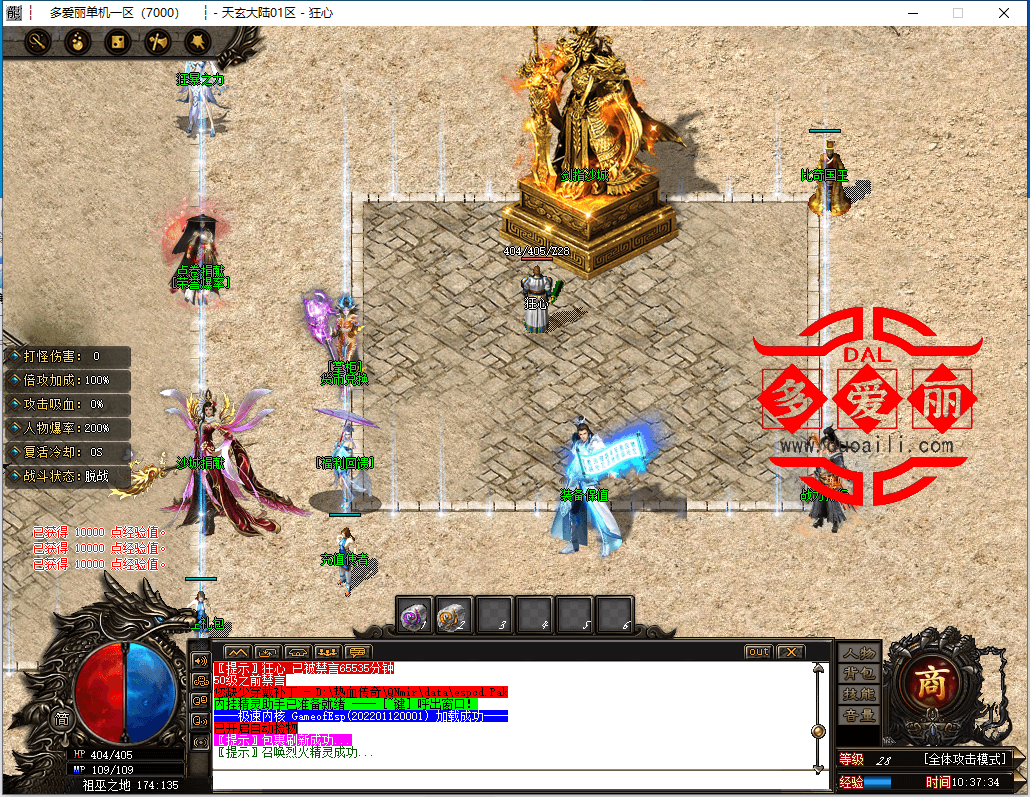Click the crossed axe icon in top bar
The height and width of the screenshot is (797, 1030).
pos(157,42)
